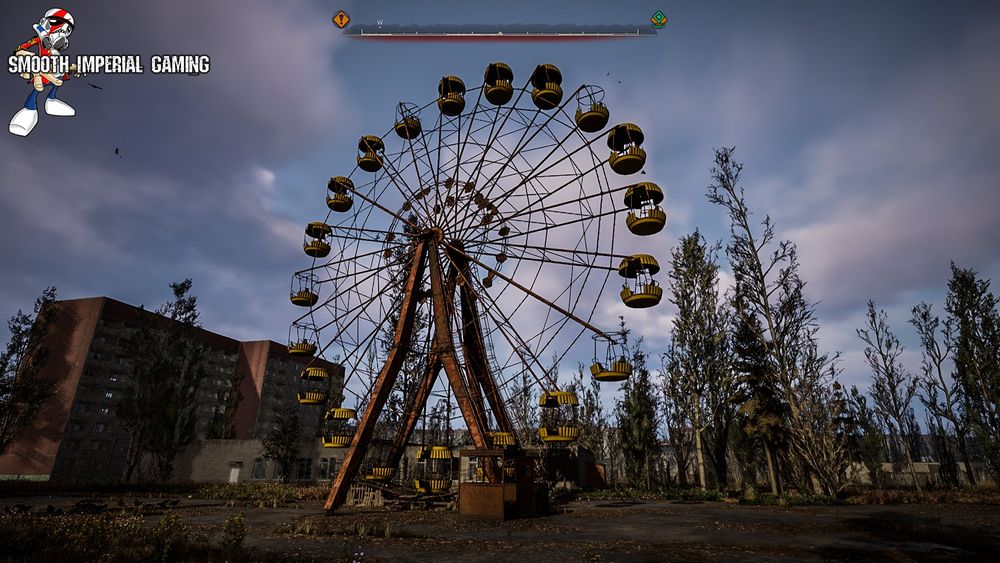Click the orange exclamation quest marker
Image resolution: width=1000 pixels, height=563 pixels.
(x=341, y=19)
